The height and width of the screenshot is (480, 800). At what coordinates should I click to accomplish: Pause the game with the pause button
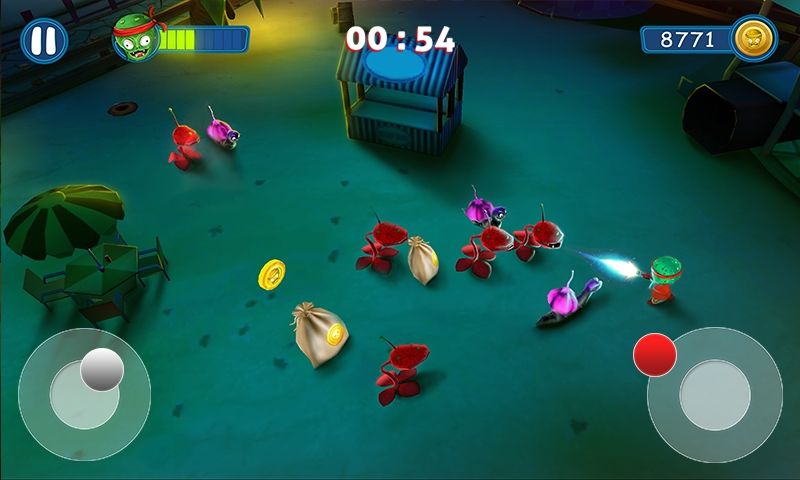tap(44, 41)
